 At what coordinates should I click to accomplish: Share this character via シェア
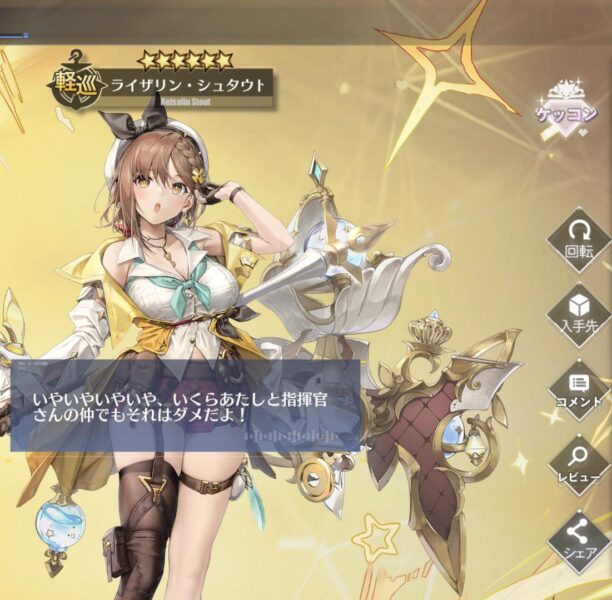coord(579,540)
